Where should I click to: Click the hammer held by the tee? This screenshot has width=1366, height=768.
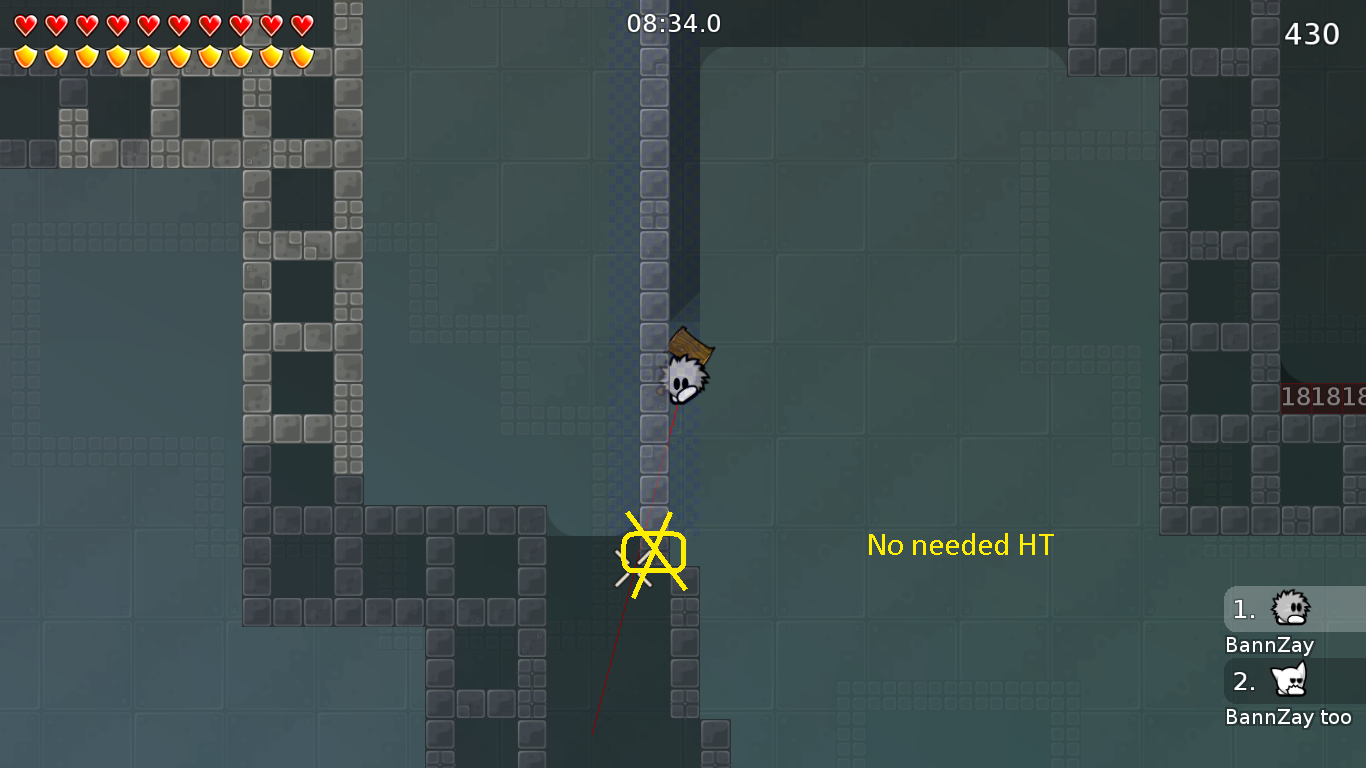[692, 346]
